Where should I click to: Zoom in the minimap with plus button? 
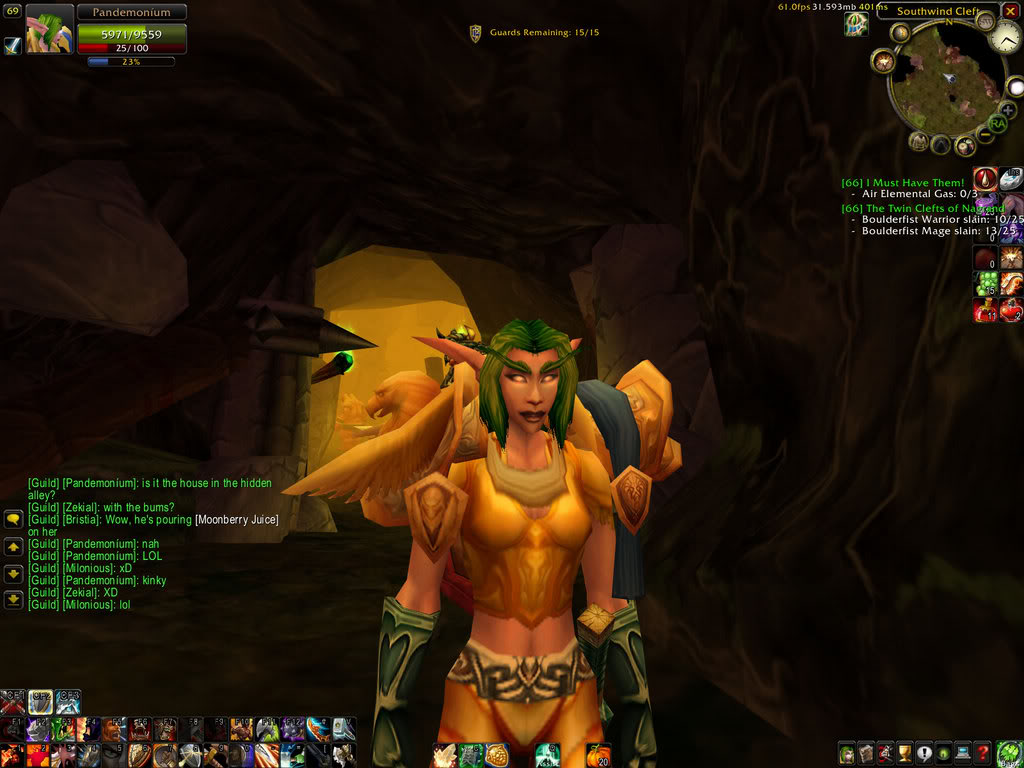point(1007,110)
